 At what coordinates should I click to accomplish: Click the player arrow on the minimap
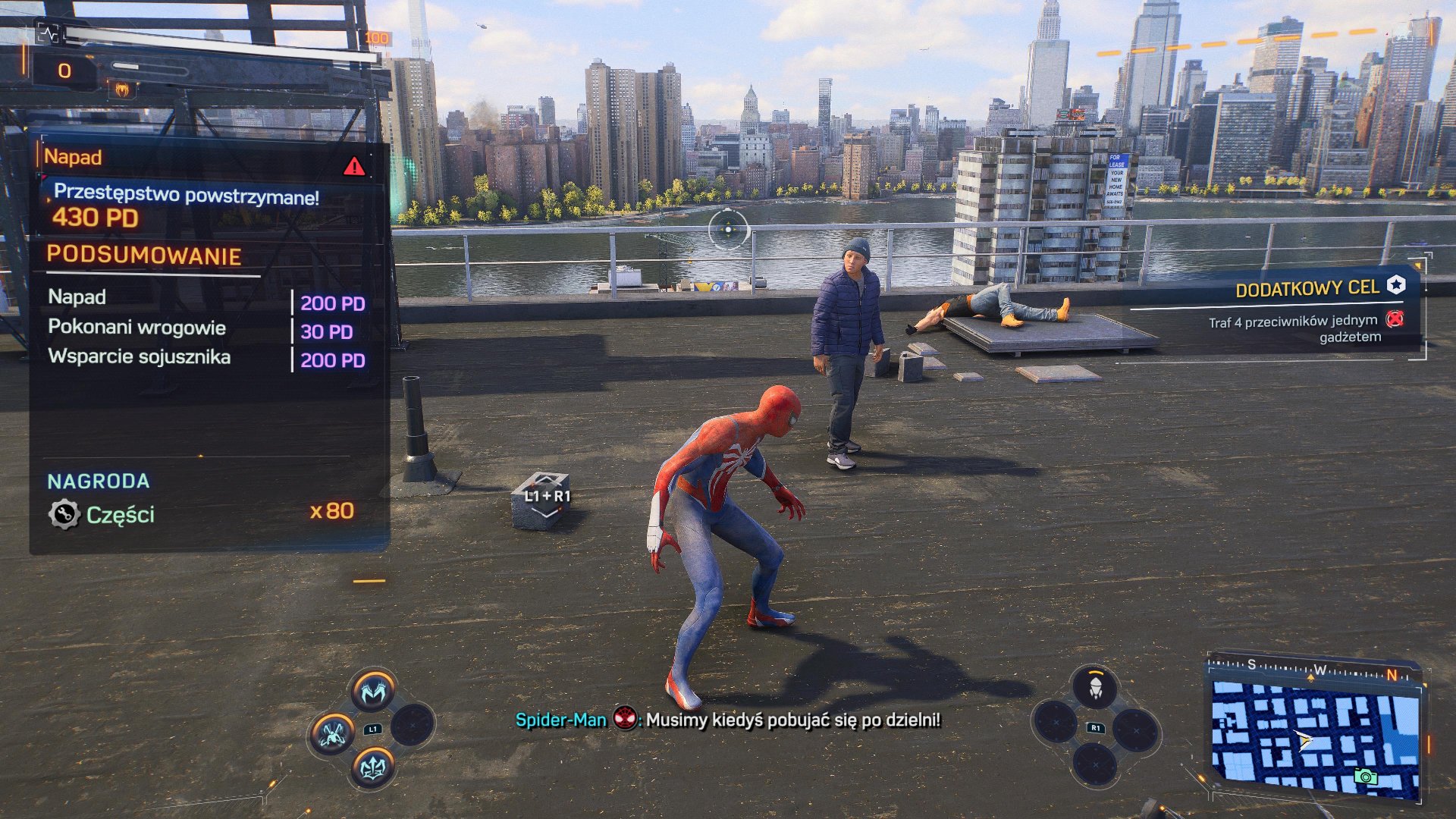click(x=1304, y=740)
